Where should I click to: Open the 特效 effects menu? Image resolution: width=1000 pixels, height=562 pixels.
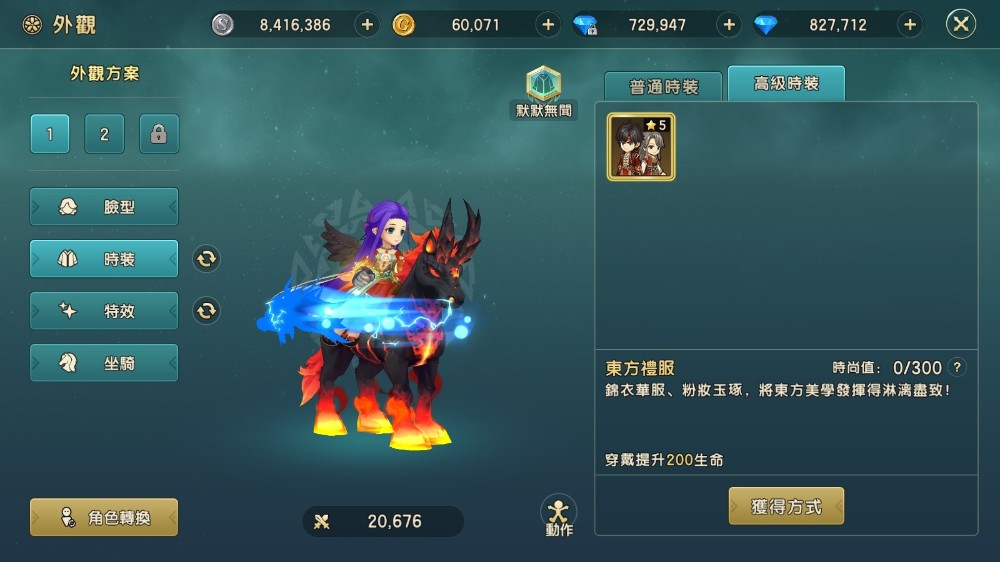point(104,311)
